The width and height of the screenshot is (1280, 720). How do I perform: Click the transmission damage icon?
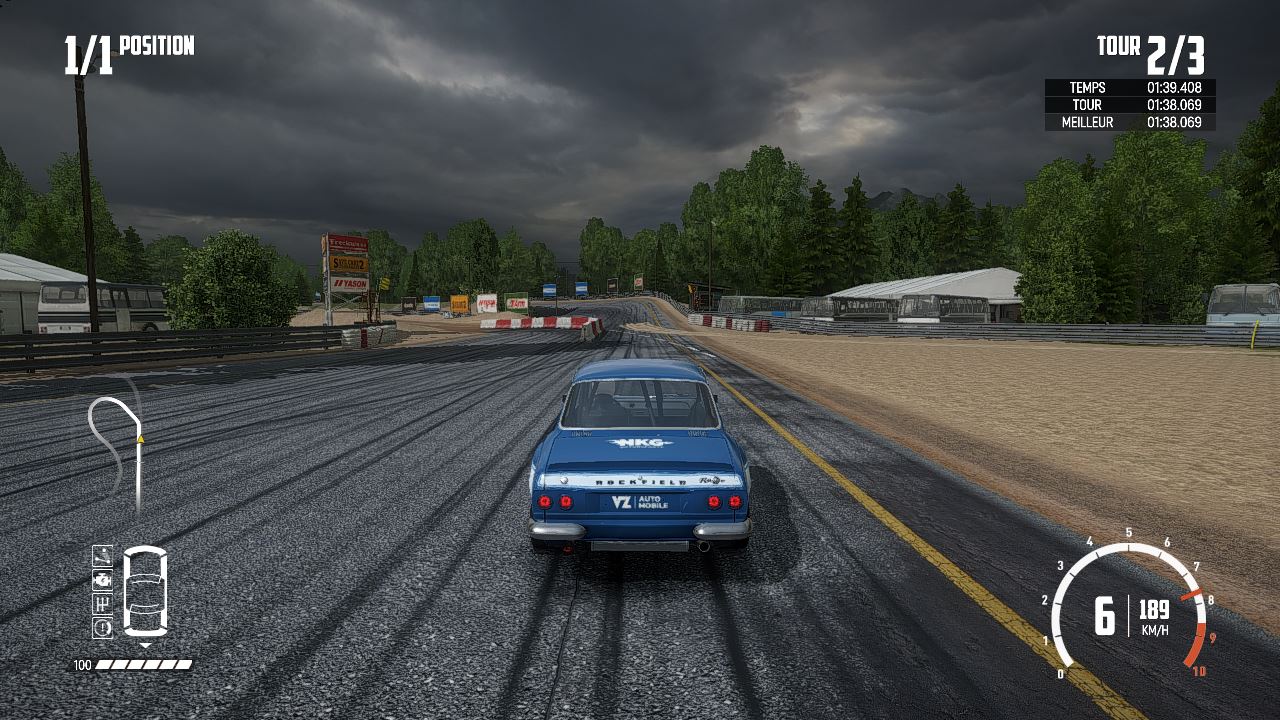[x=103, y=604]
